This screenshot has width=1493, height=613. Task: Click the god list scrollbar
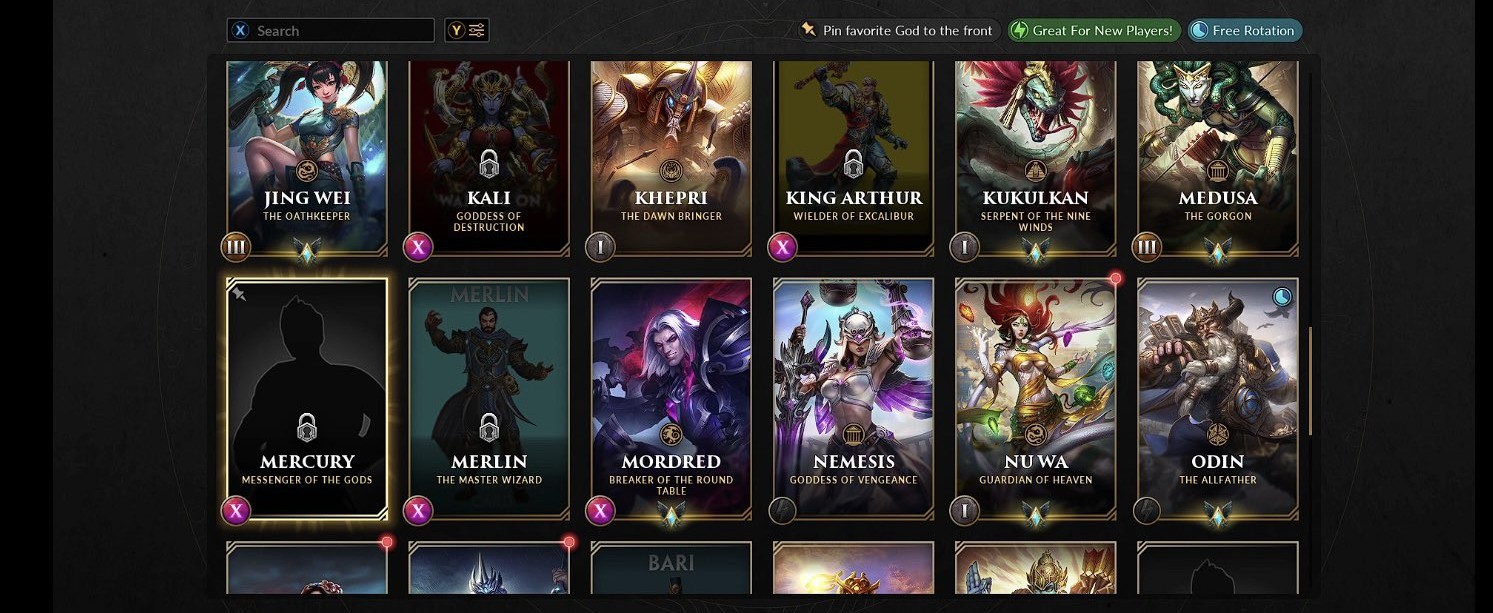tap(1310, 380)
